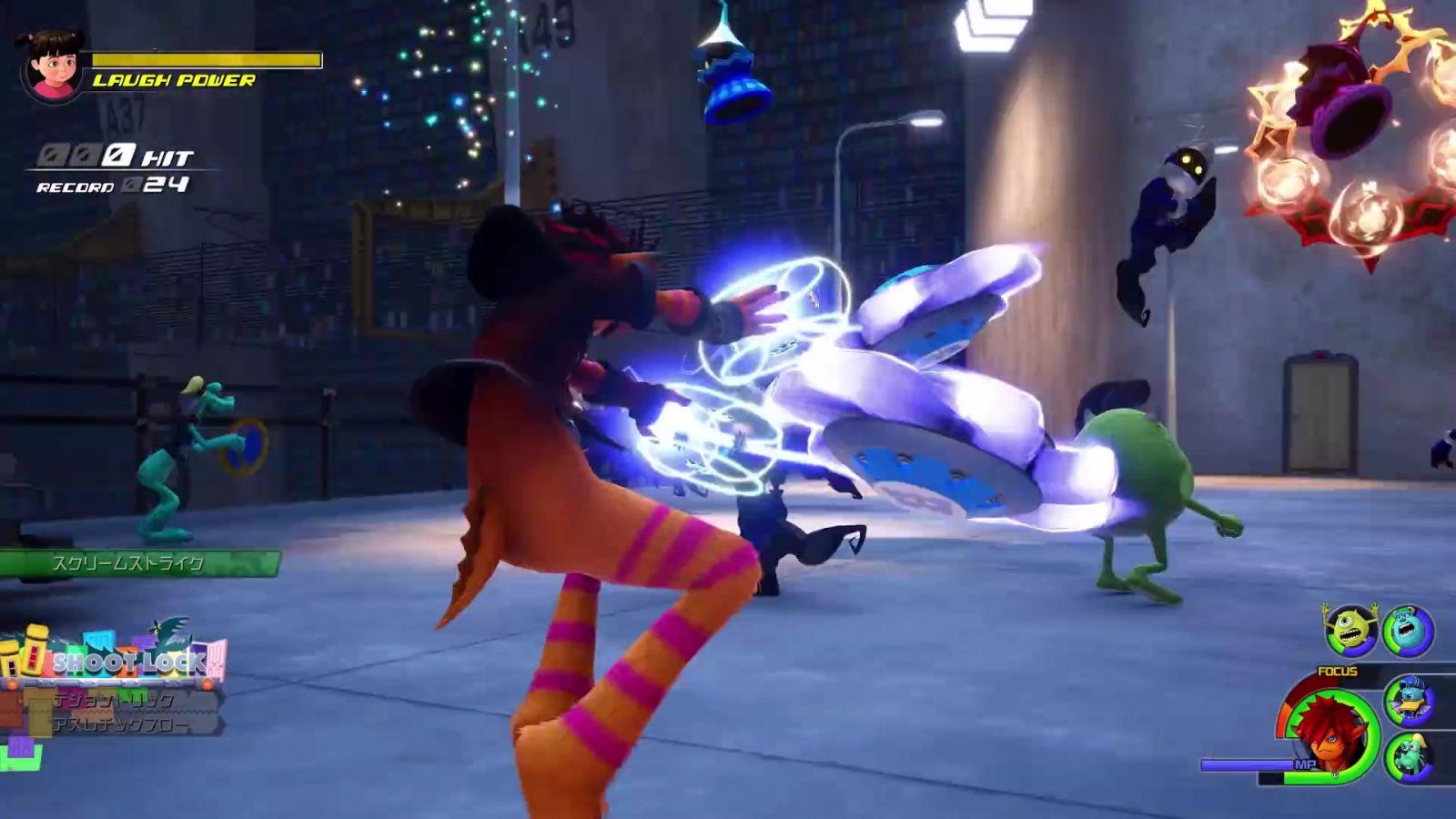The width and height of the screenshot is (1456, 819).
Task: Click Donald's monster-form party portrait
Action: pyautogui.click(x=1409, y=699)
